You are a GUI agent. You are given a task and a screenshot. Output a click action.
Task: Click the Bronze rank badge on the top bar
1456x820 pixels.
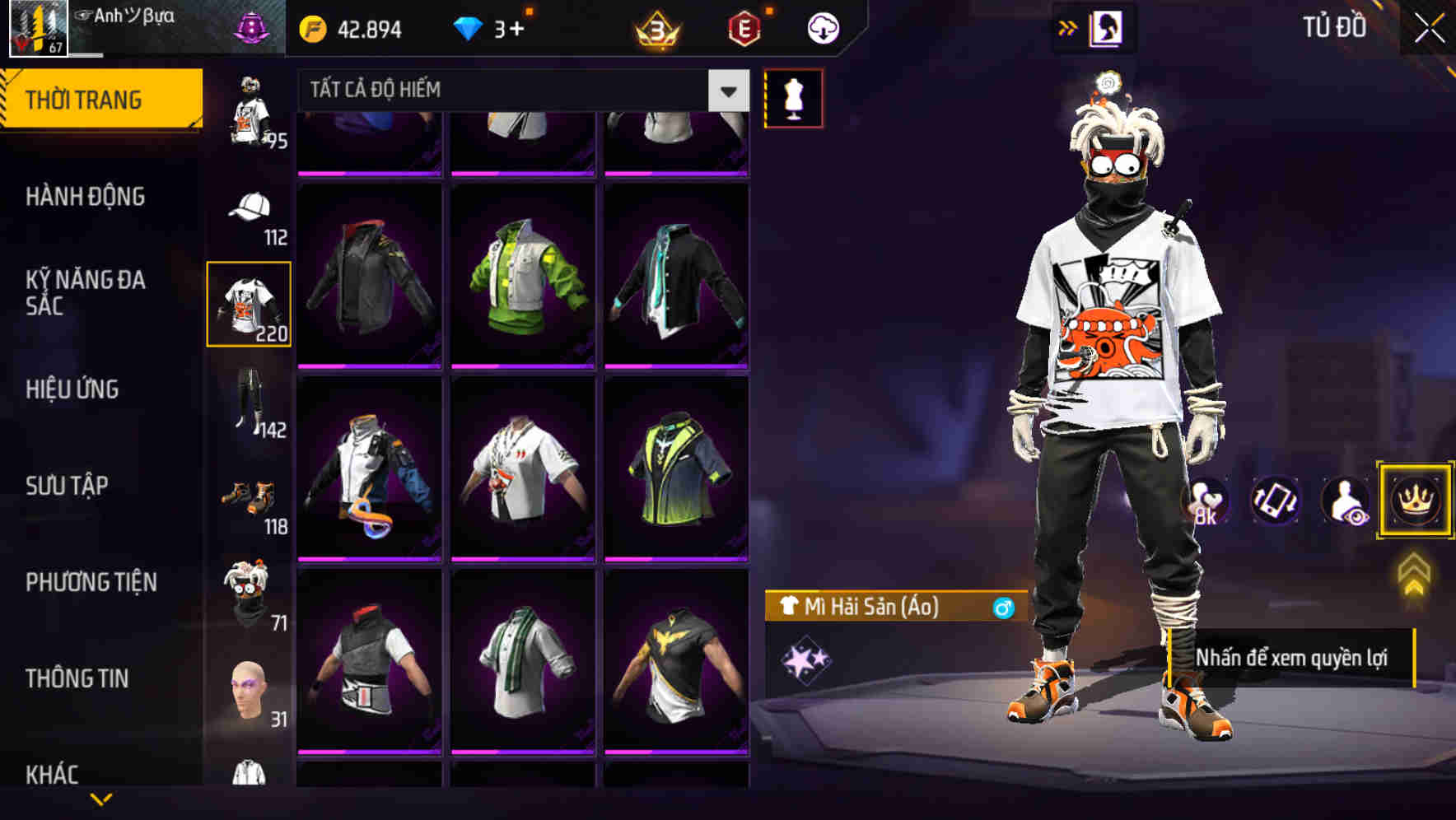pos(656,27)
